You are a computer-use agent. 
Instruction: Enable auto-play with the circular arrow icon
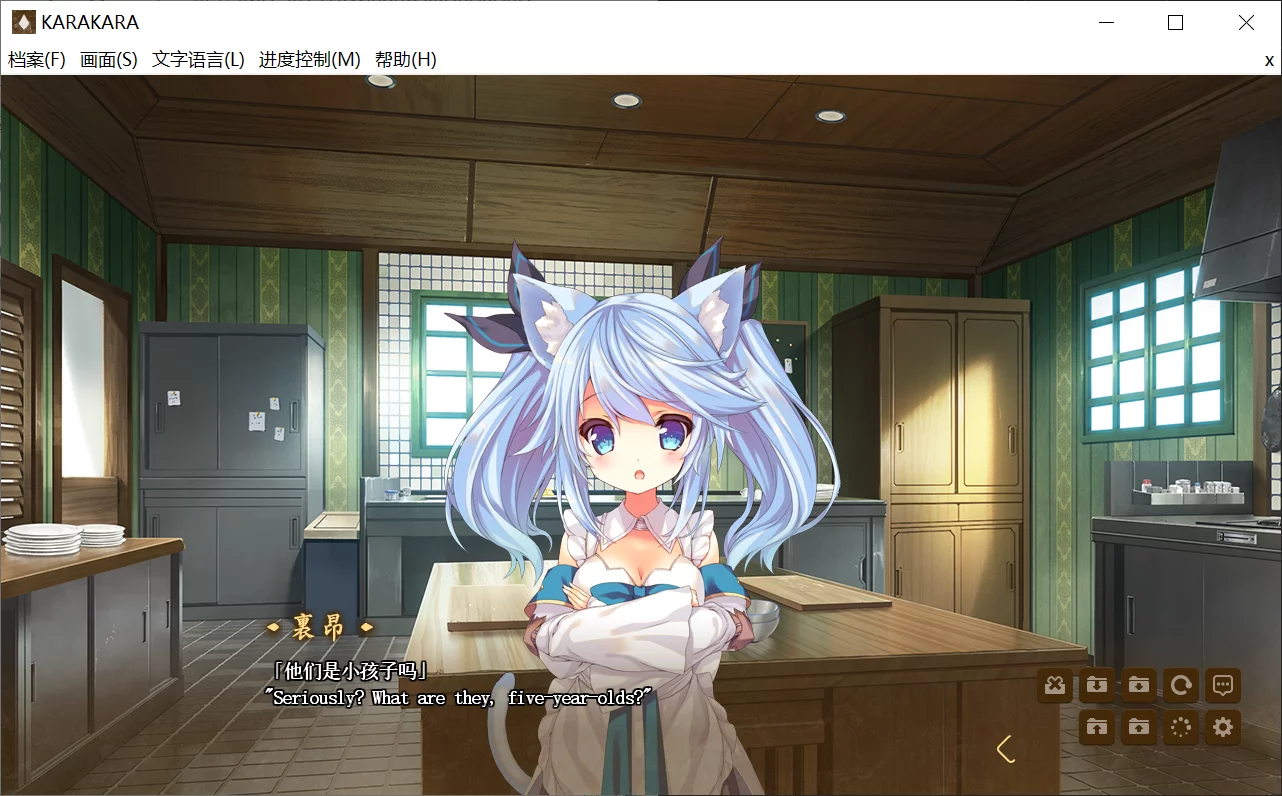tap(1181, 685)
